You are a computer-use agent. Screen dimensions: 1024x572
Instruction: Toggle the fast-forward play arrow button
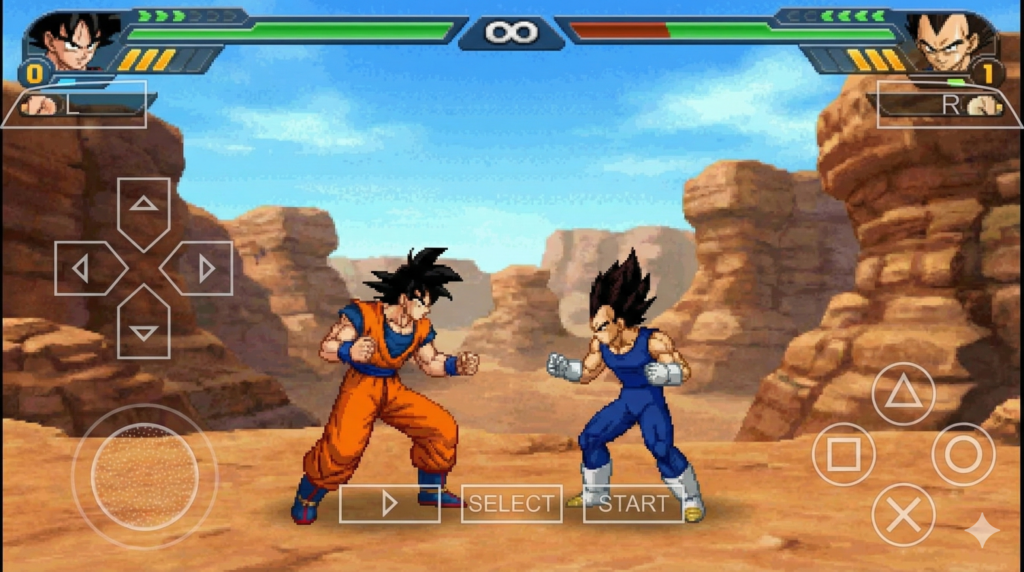(x=389, y=504)
